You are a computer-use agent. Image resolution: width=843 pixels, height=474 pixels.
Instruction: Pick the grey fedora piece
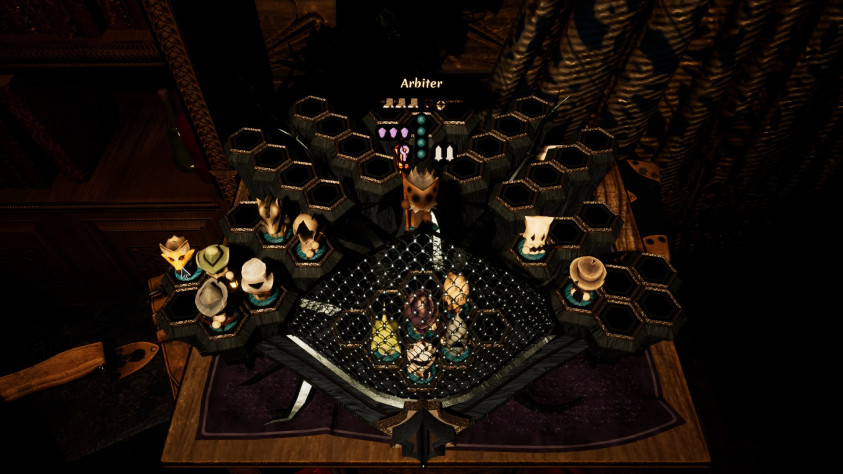[212, 298]
